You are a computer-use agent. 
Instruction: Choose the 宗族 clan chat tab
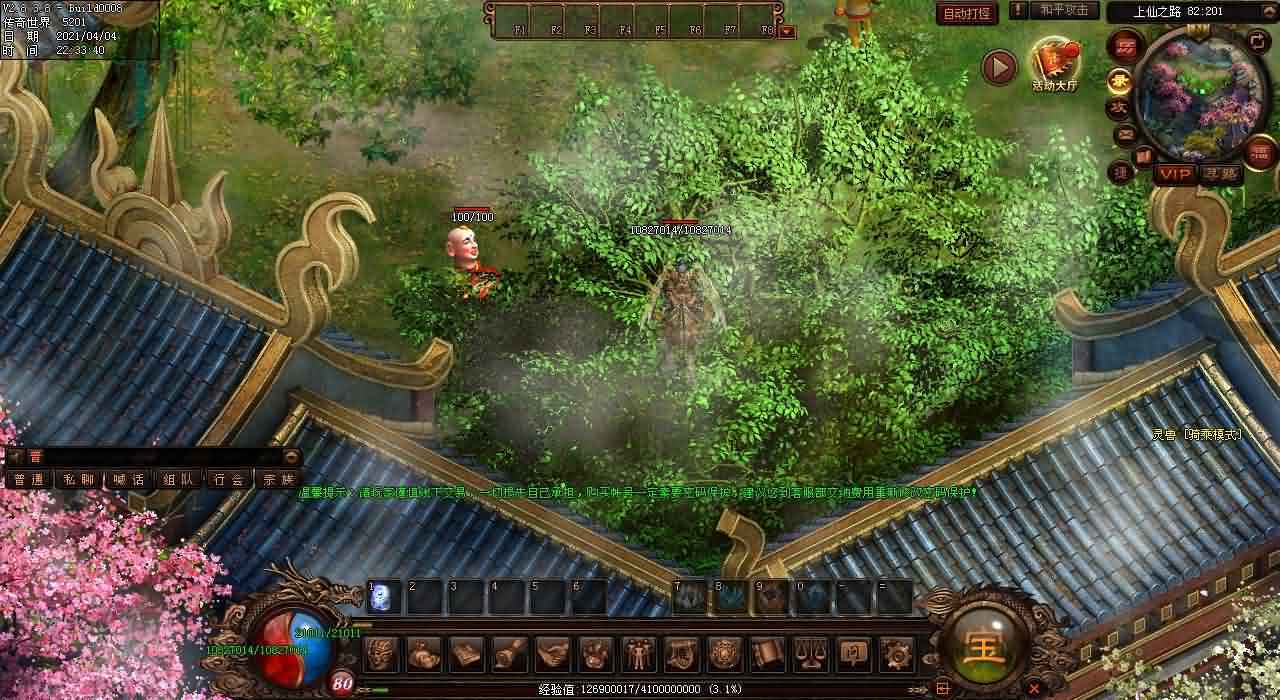pyautogui.click(x=277, y=479)
